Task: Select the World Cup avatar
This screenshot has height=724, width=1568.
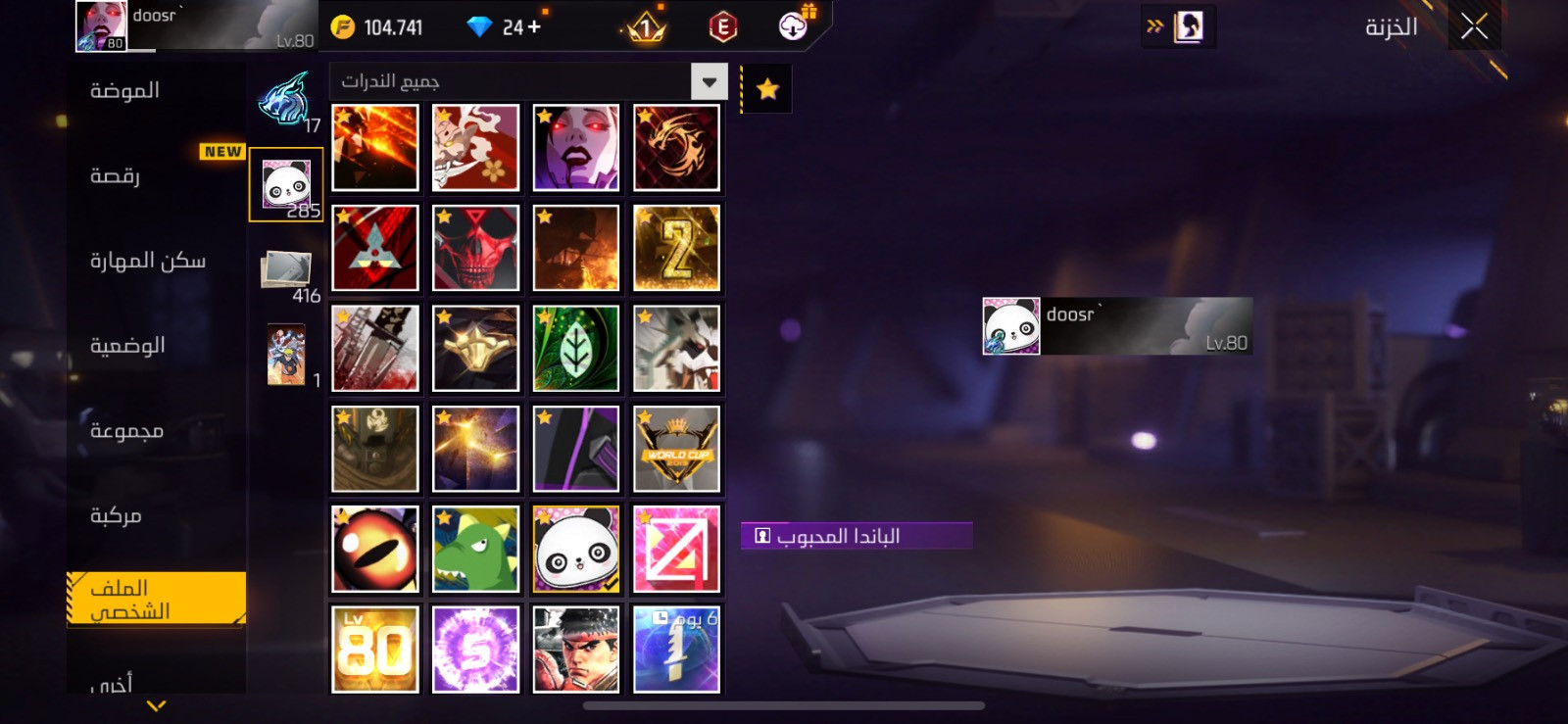Action: [676, 449]
